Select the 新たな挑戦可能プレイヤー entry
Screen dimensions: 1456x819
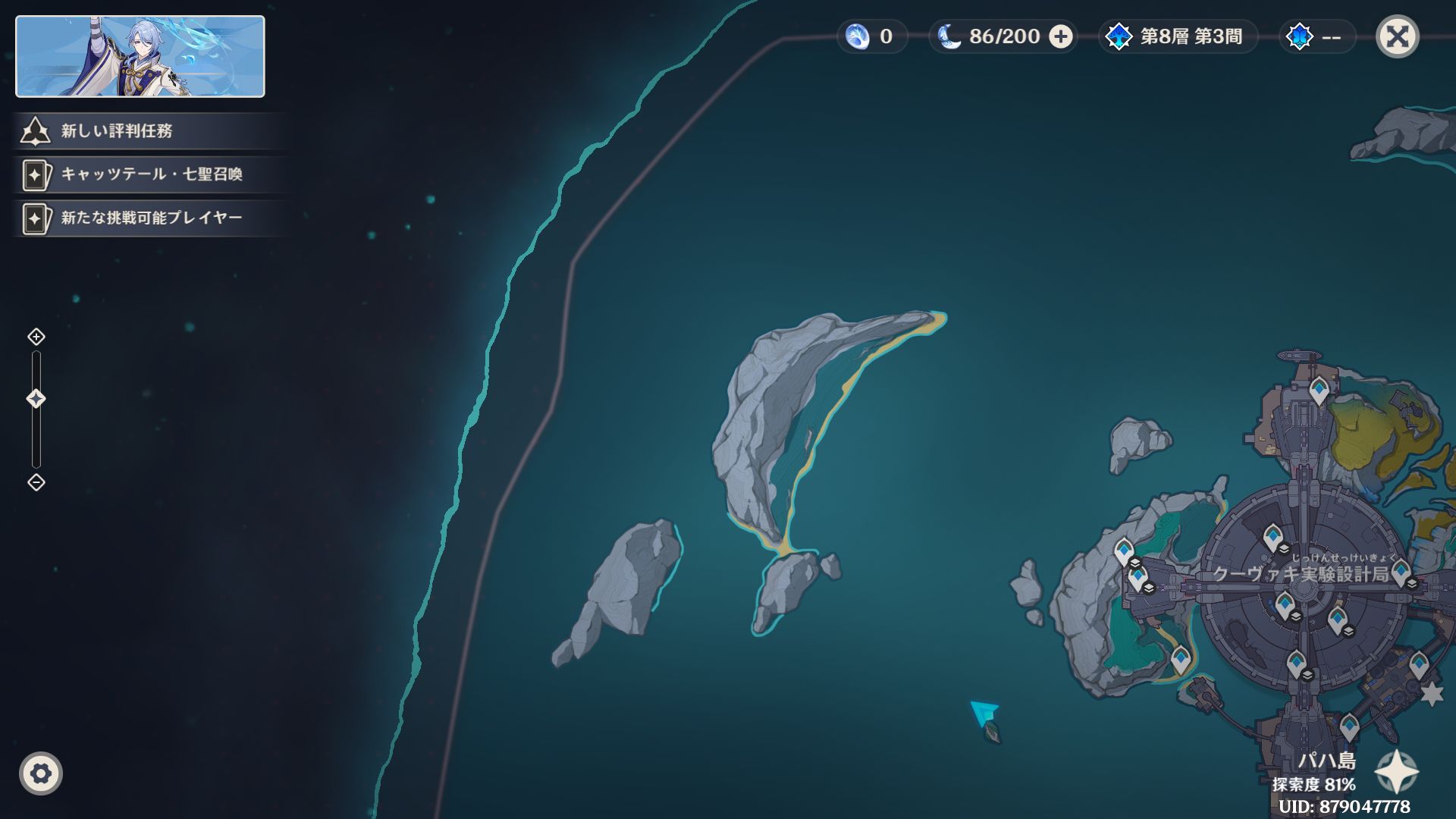click(151, 218)
